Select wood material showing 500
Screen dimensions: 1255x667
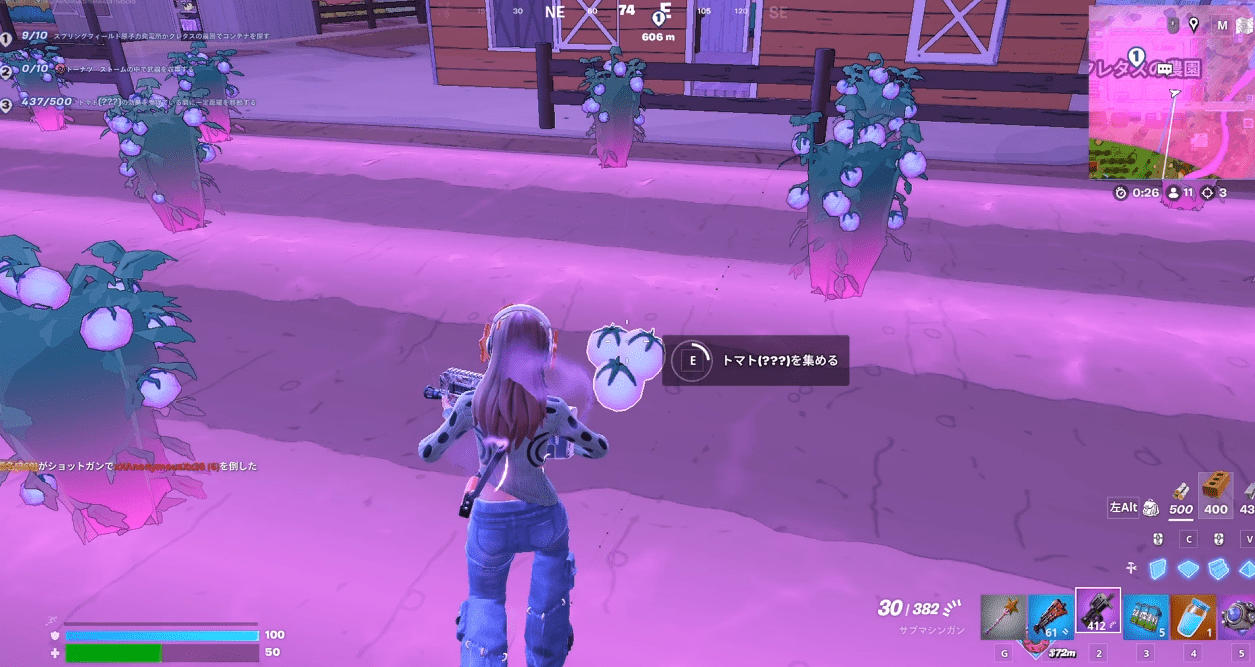click(x=1181, y=496)
